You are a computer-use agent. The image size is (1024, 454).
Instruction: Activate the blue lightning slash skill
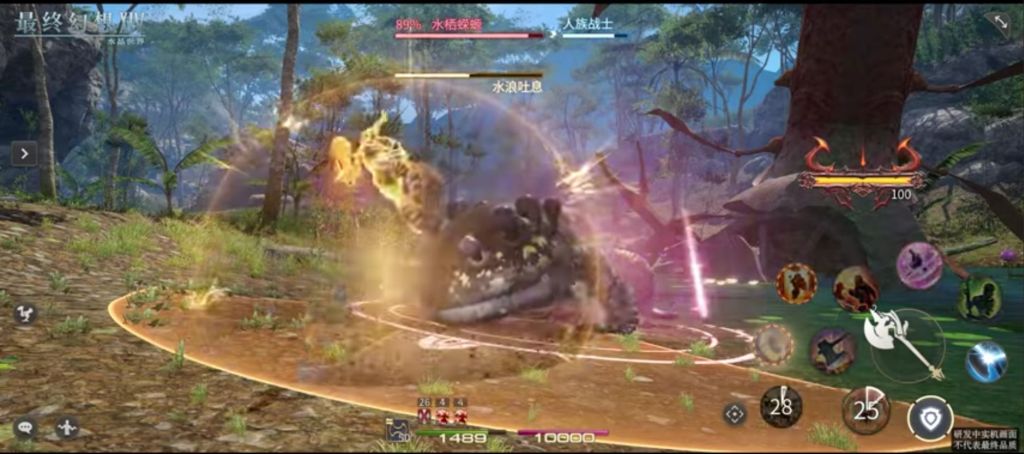985,361
